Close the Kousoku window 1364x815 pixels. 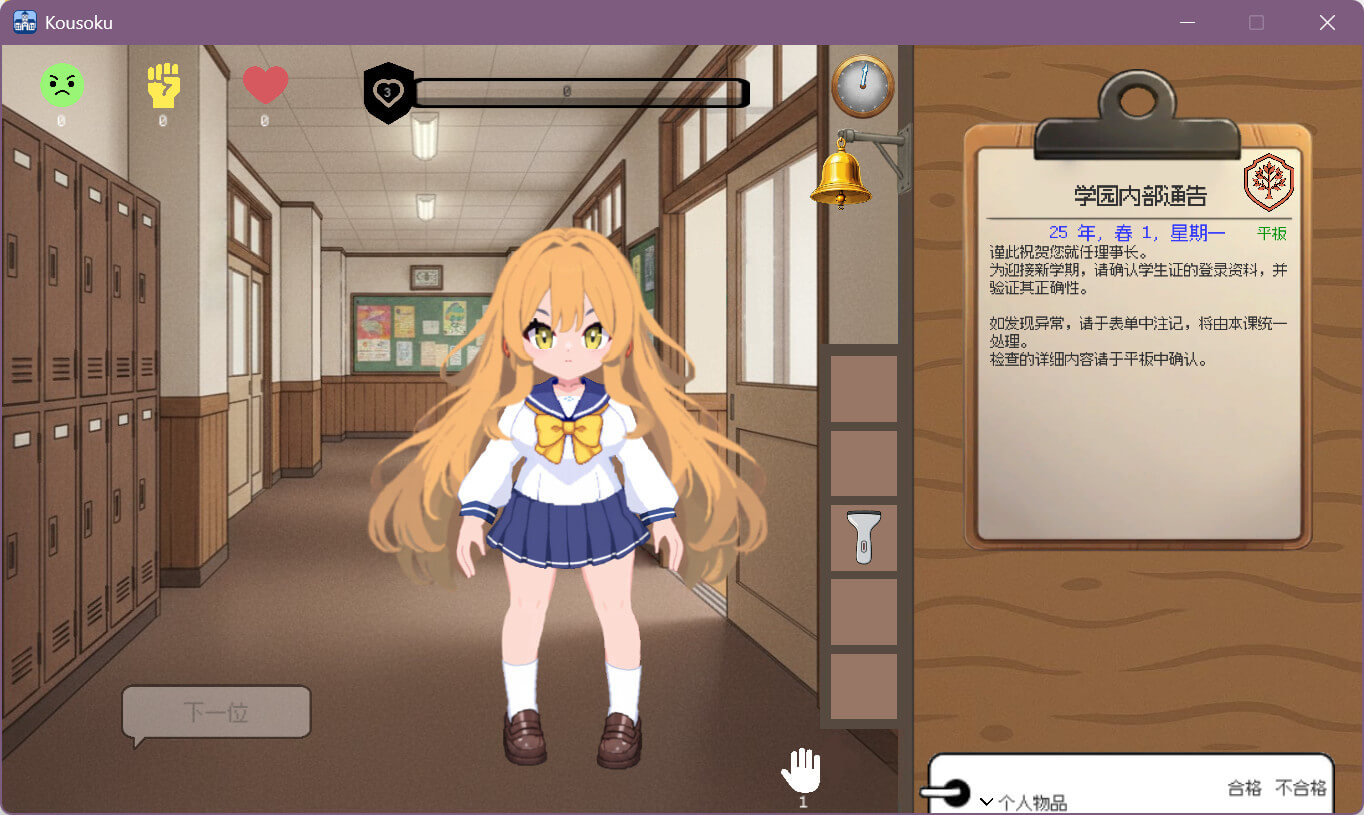coord(1327,22)
